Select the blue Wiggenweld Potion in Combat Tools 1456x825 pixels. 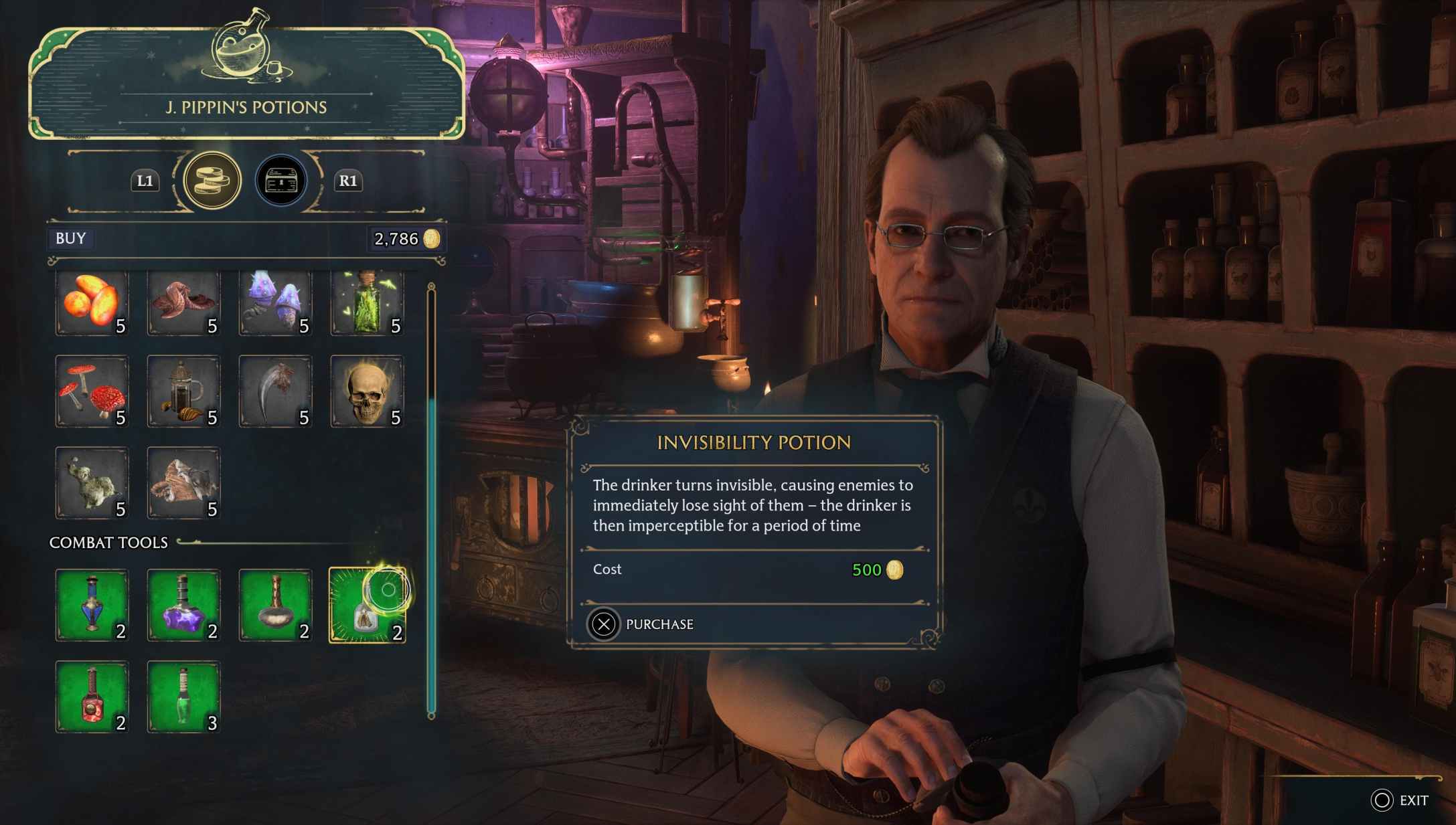[92, 604]
